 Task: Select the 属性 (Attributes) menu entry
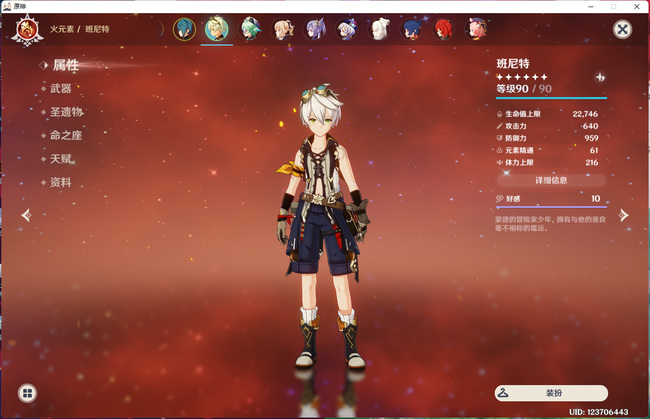pyautogui.click(x=65, y=65)
